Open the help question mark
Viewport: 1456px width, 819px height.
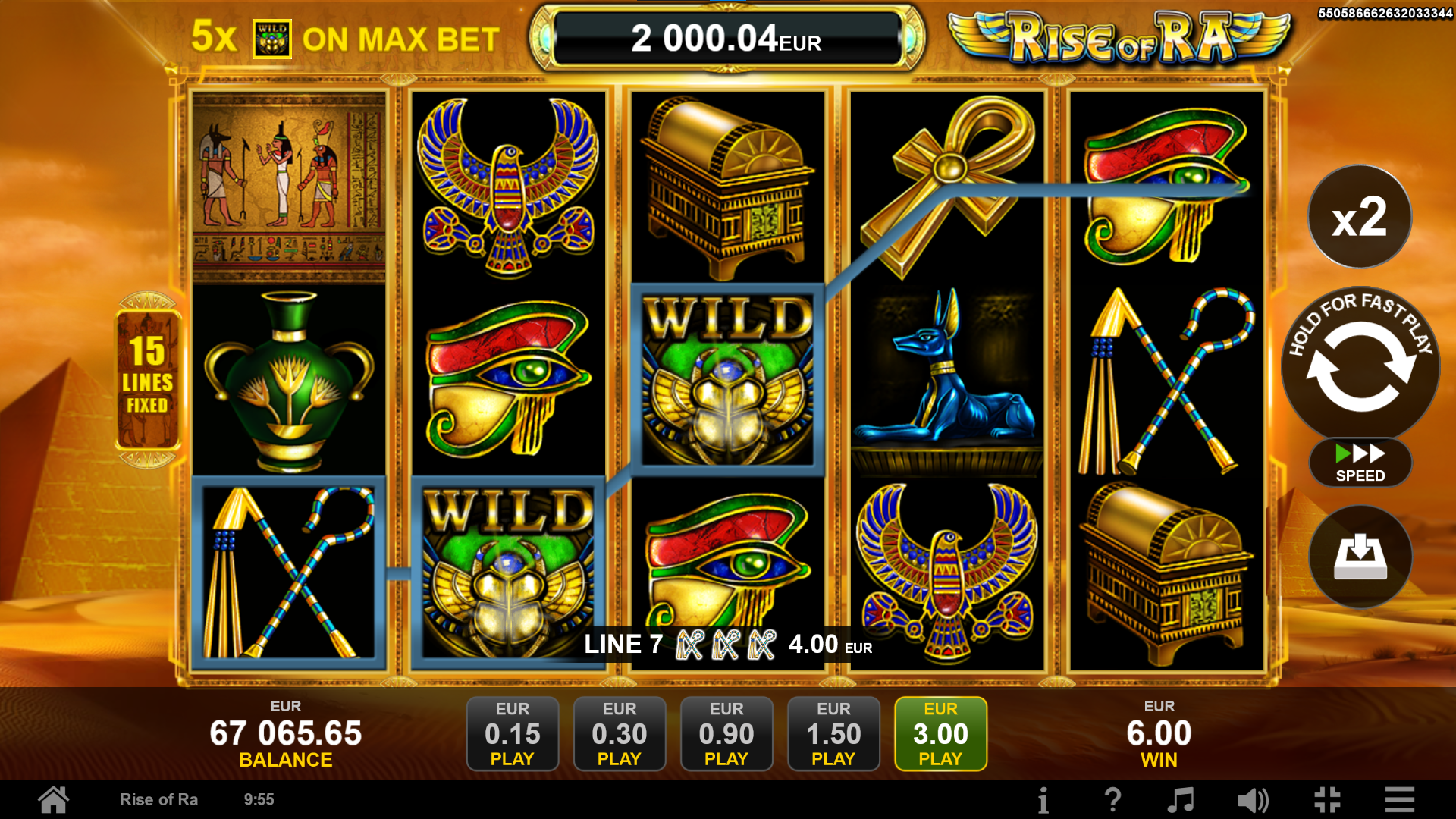tap(1112, 799)
